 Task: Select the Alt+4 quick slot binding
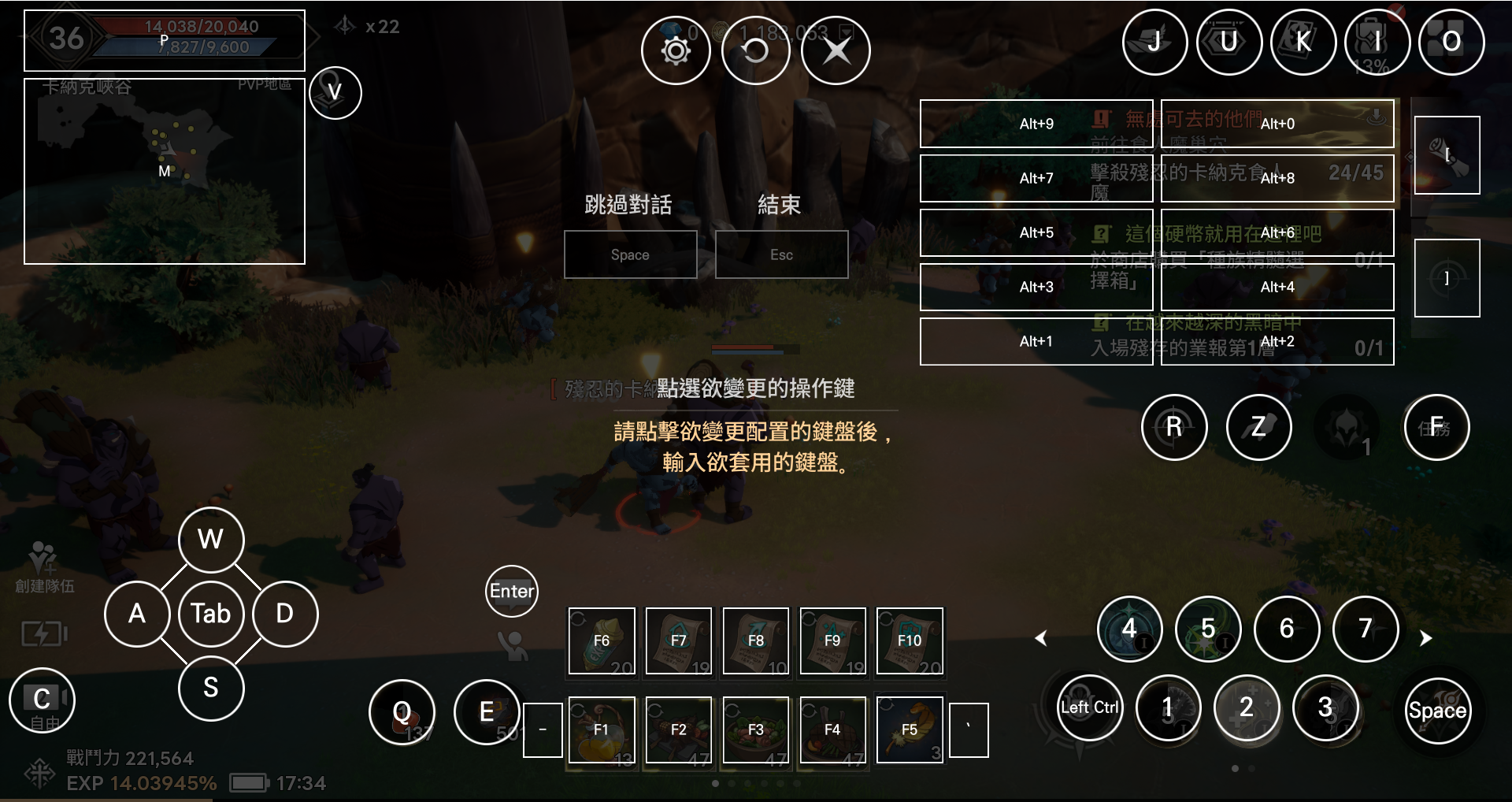1277,287
